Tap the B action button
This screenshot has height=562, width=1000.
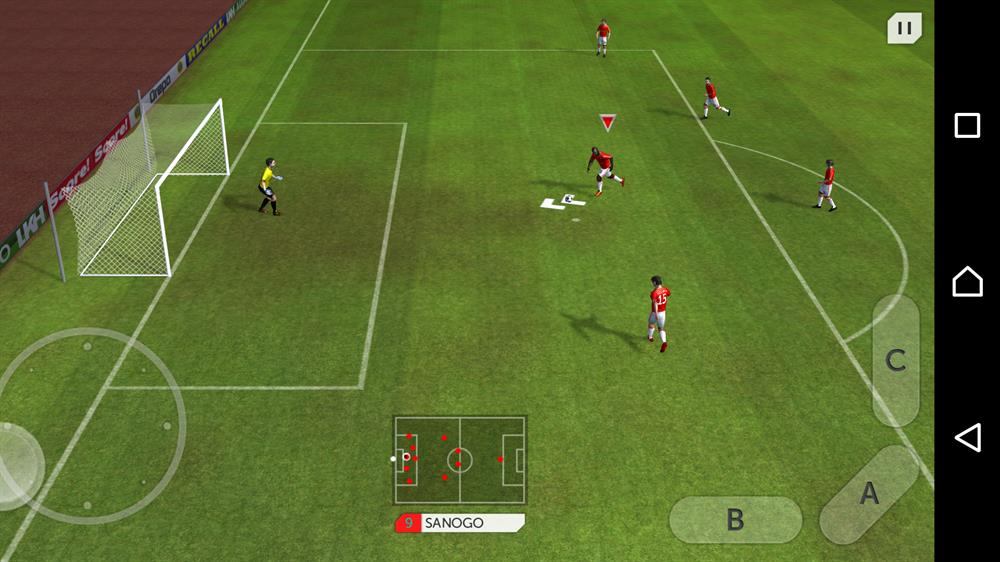coord(735,519)
